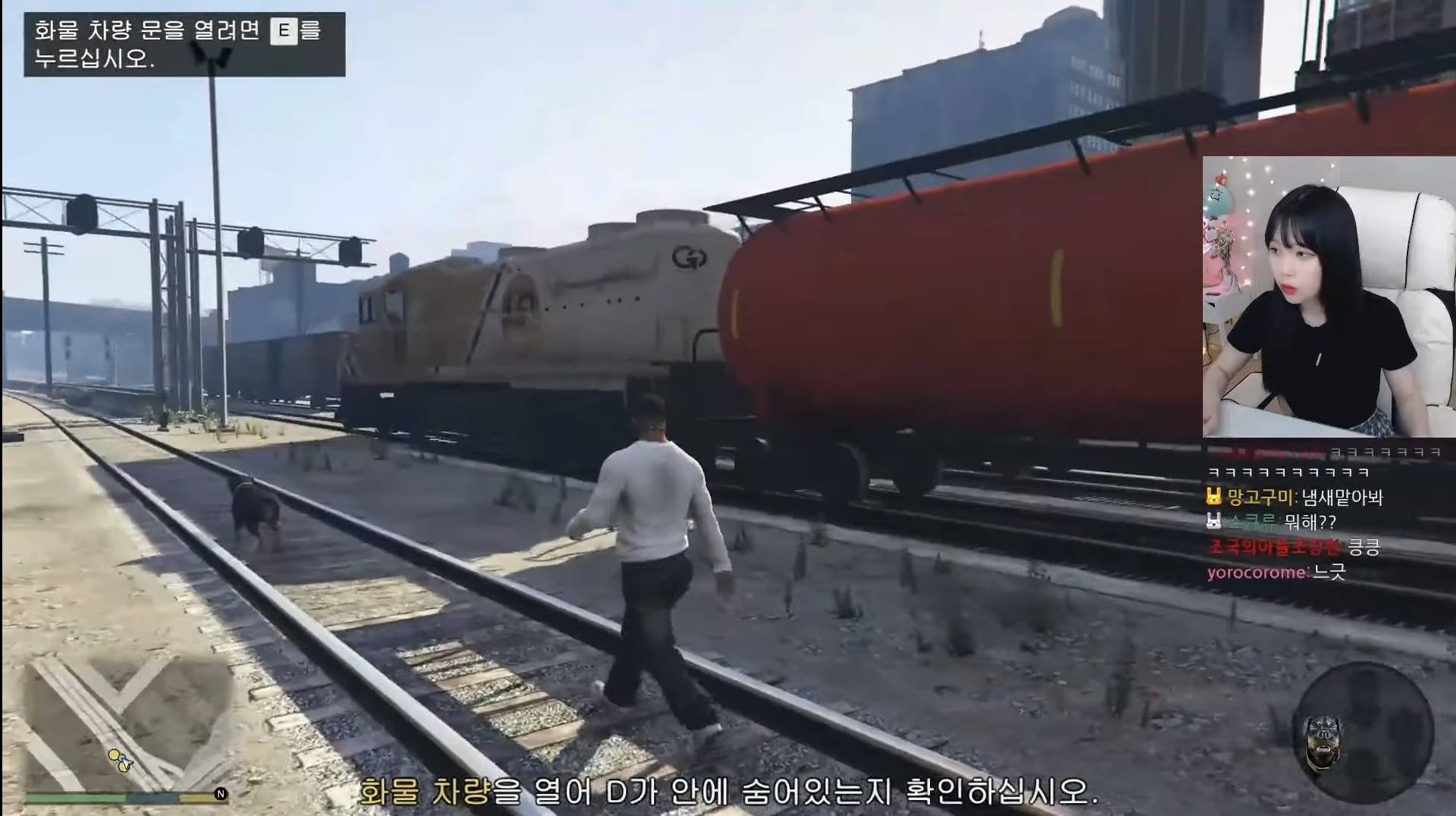The image size is (1456, 816).
Task: Click the yellow mission blip on the minimap
Action: coord(114,755)
